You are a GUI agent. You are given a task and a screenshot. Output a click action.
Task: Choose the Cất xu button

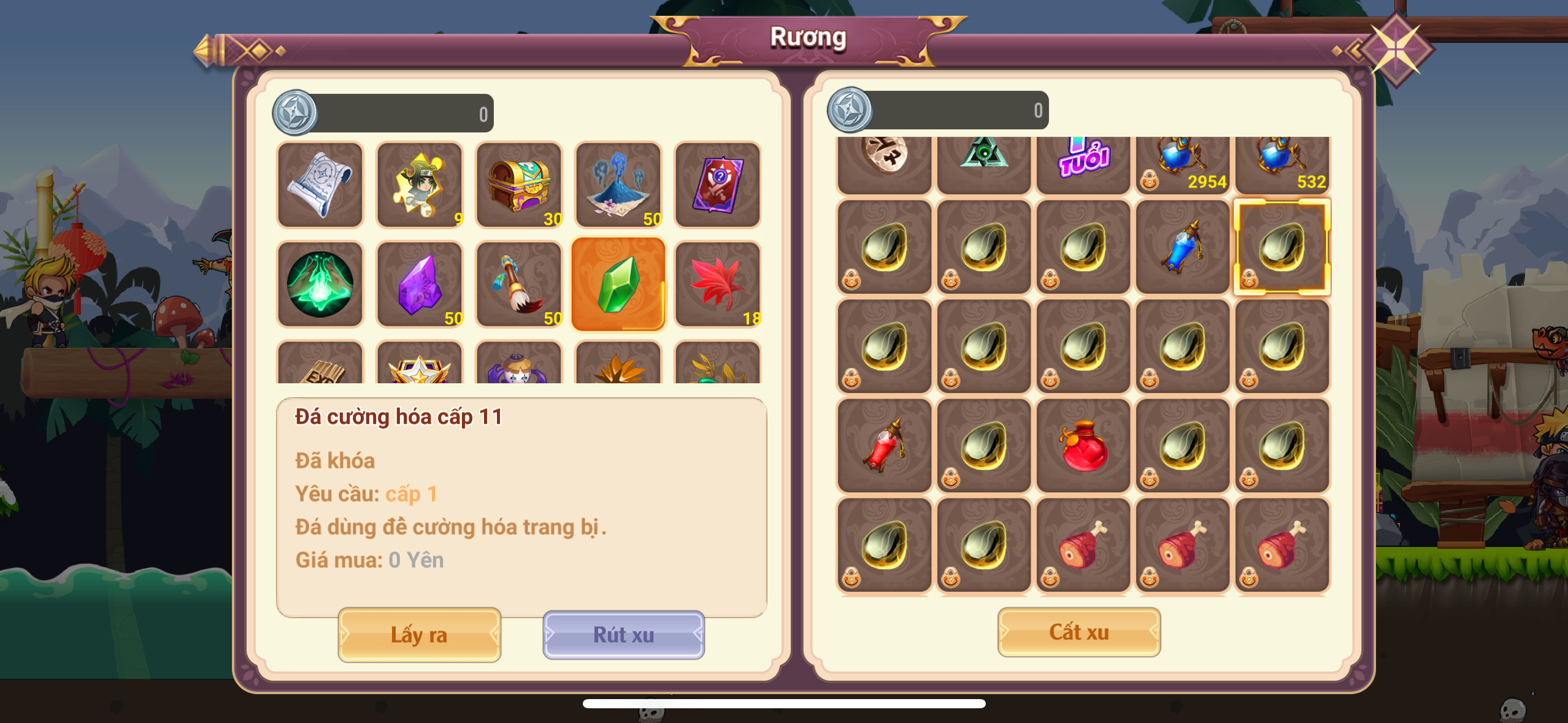[x=1078, y=632]
